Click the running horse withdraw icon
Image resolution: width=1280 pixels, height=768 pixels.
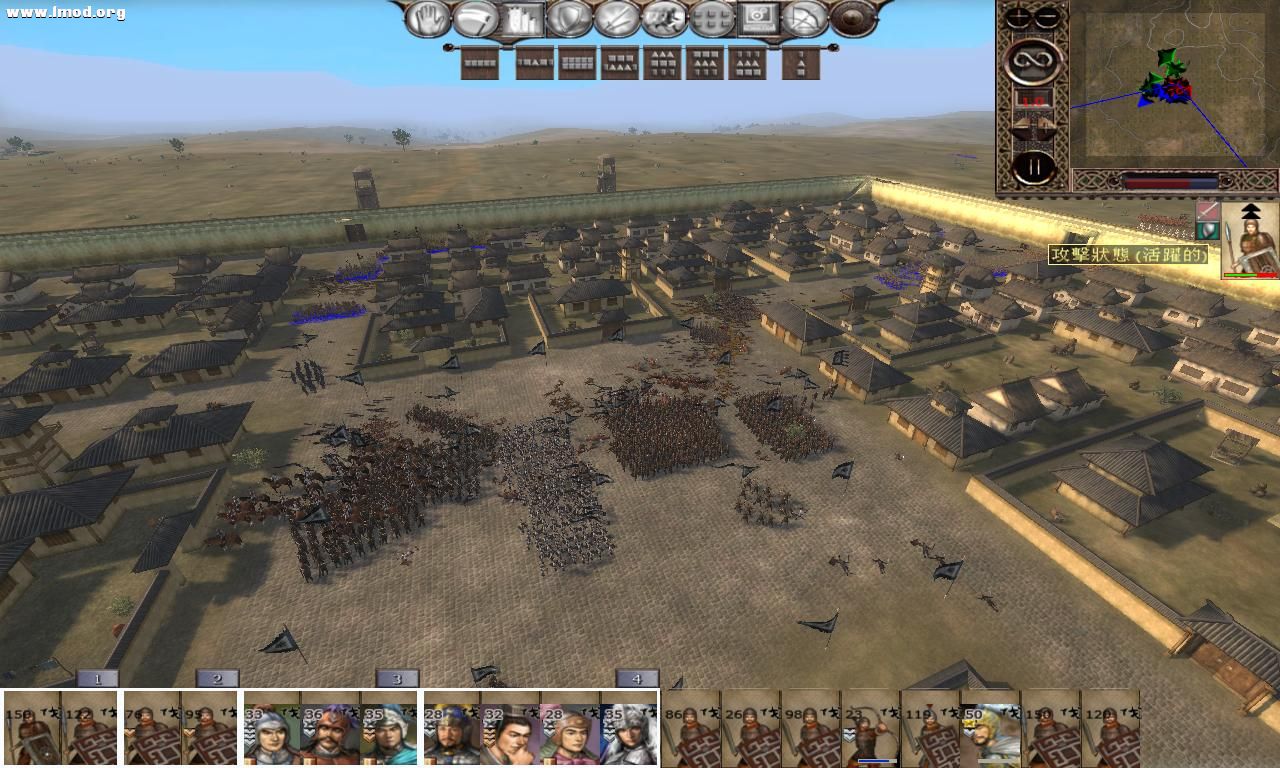coord(664,17)
